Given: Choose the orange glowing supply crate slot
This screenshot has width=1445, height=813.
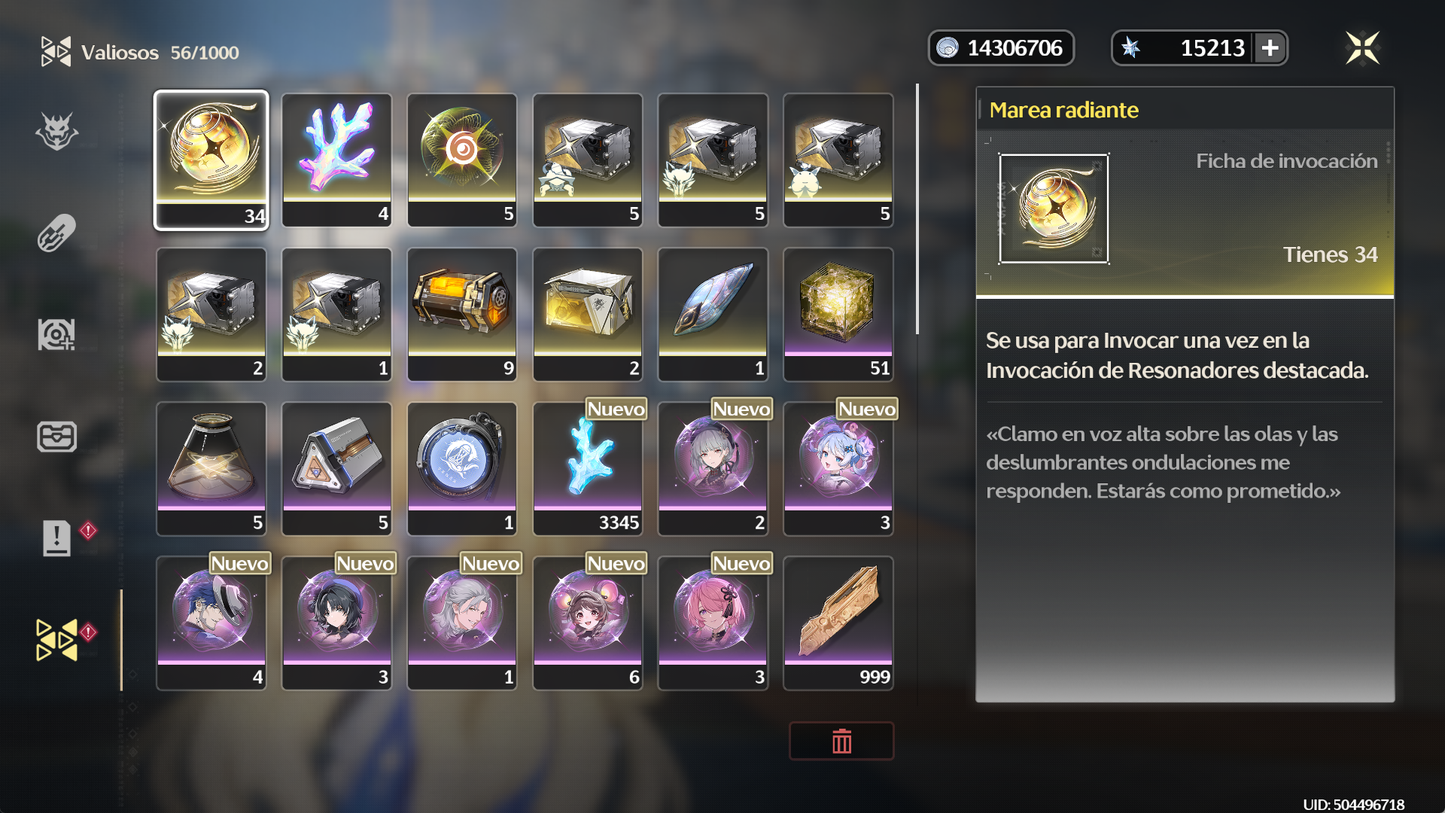Looking at the screenshot, I should coord(462,314).
